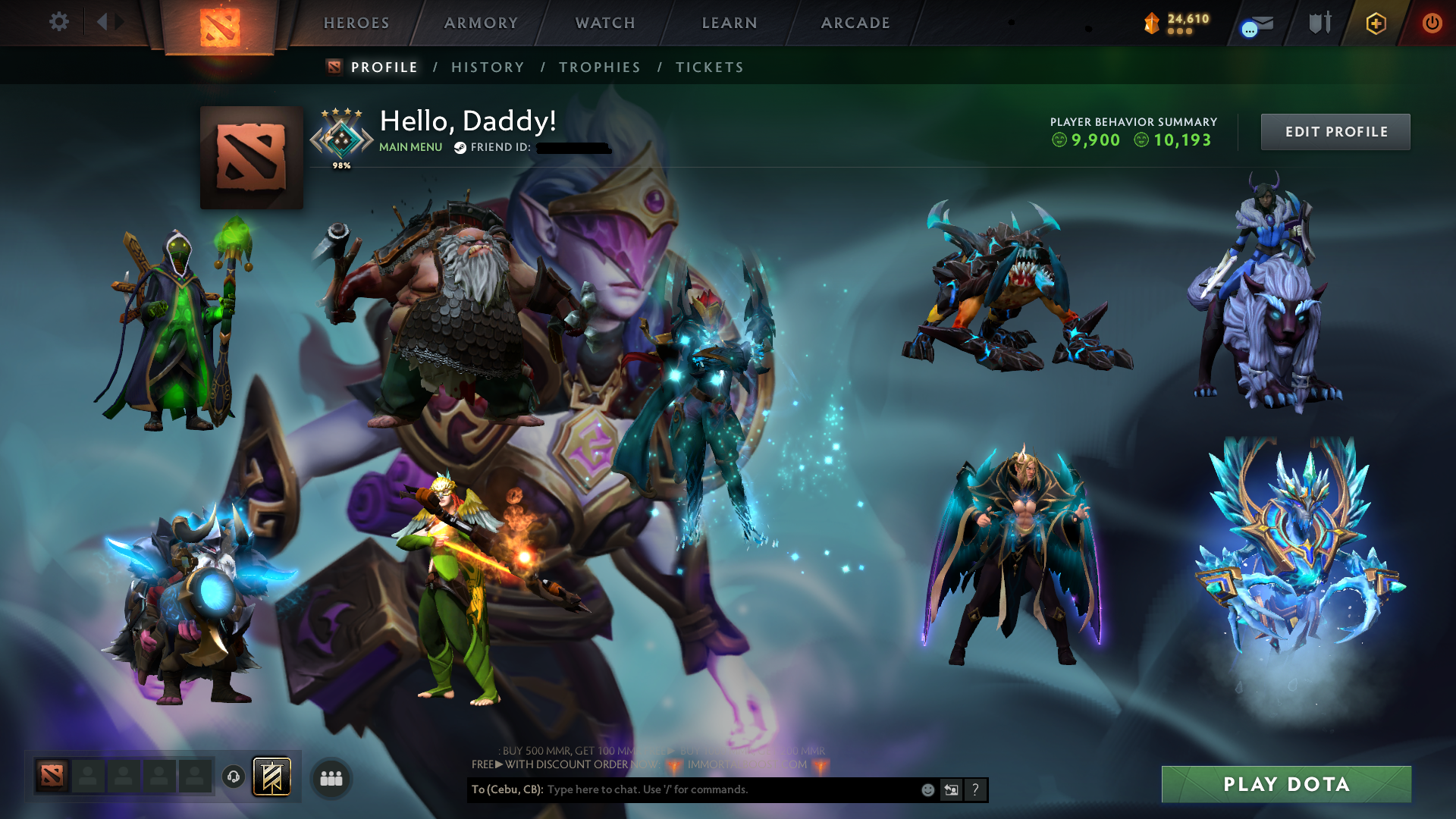Image resolution: width=1456 pixels, height=819 pixels.
Task: Select ARCADE from the top menu
Action: [x=855, y=23]
